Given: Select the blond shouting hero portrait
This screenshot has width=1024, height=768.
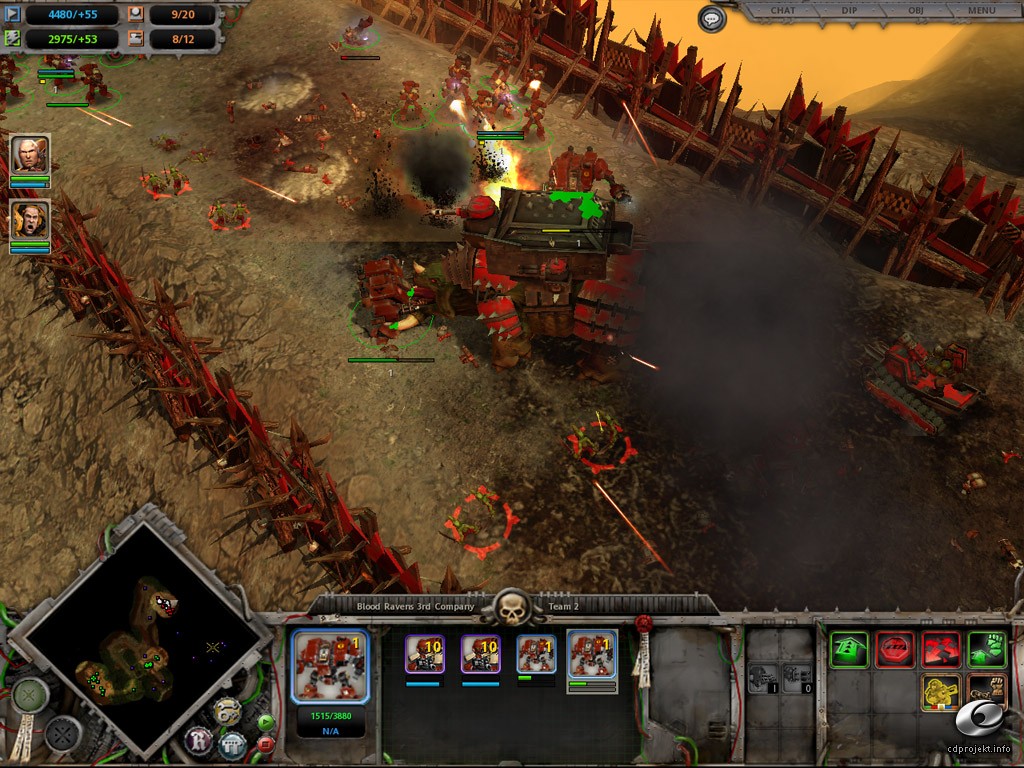Looking at the screenshot, I should pos(30,221).
